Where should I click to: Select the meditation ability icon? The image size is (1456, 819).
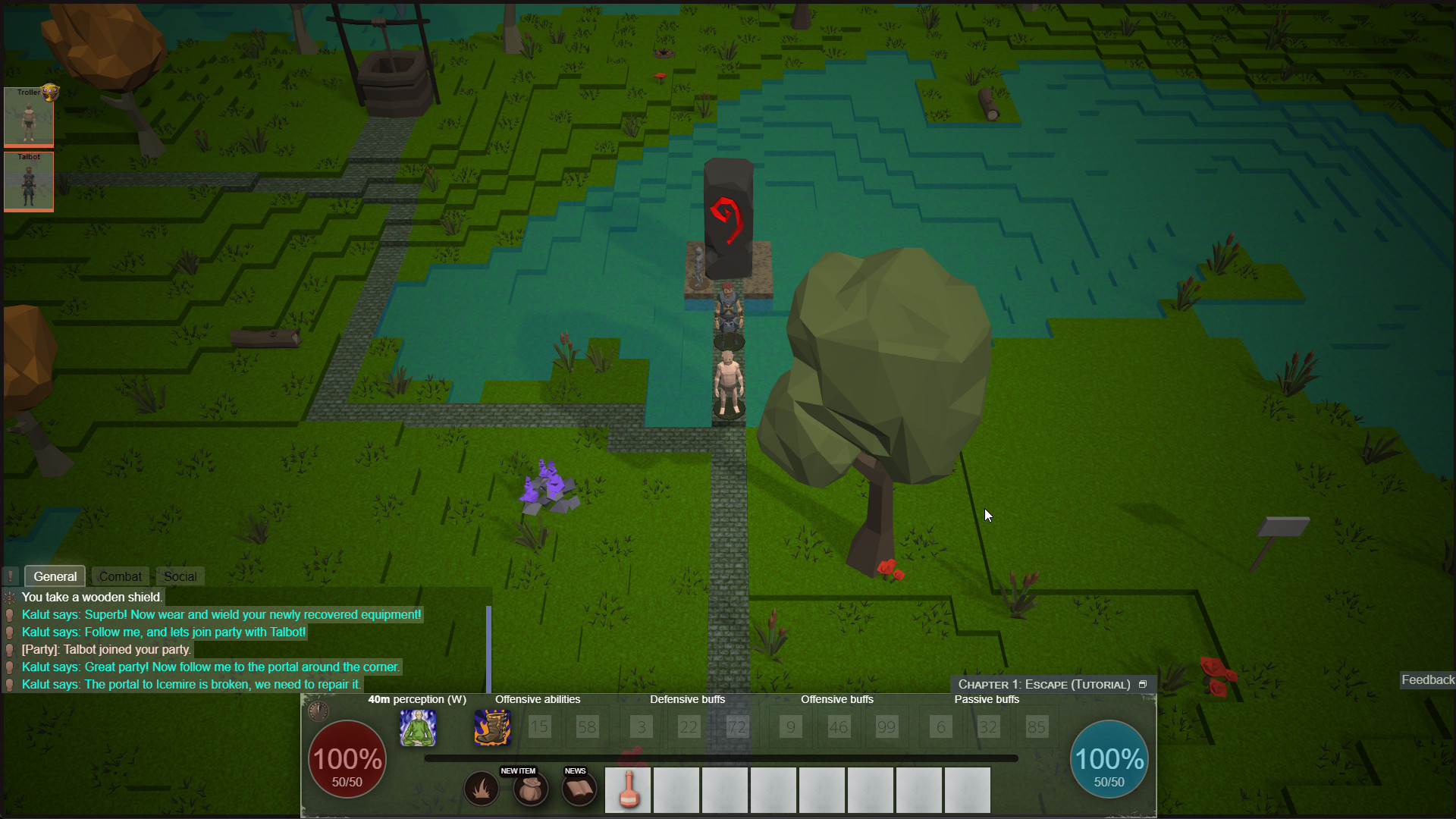click(418, 727)
